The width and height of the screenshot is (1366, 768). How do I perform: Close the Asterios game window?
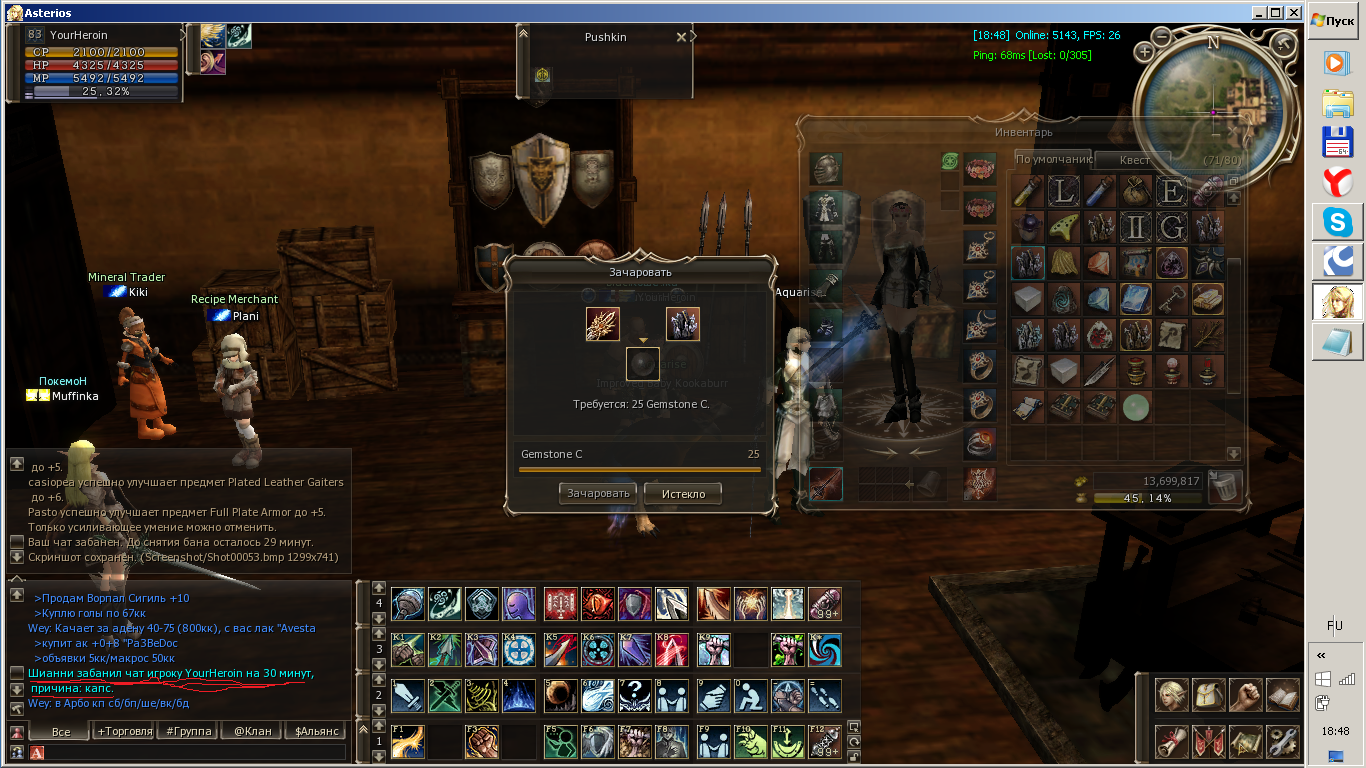[1292, 13]
